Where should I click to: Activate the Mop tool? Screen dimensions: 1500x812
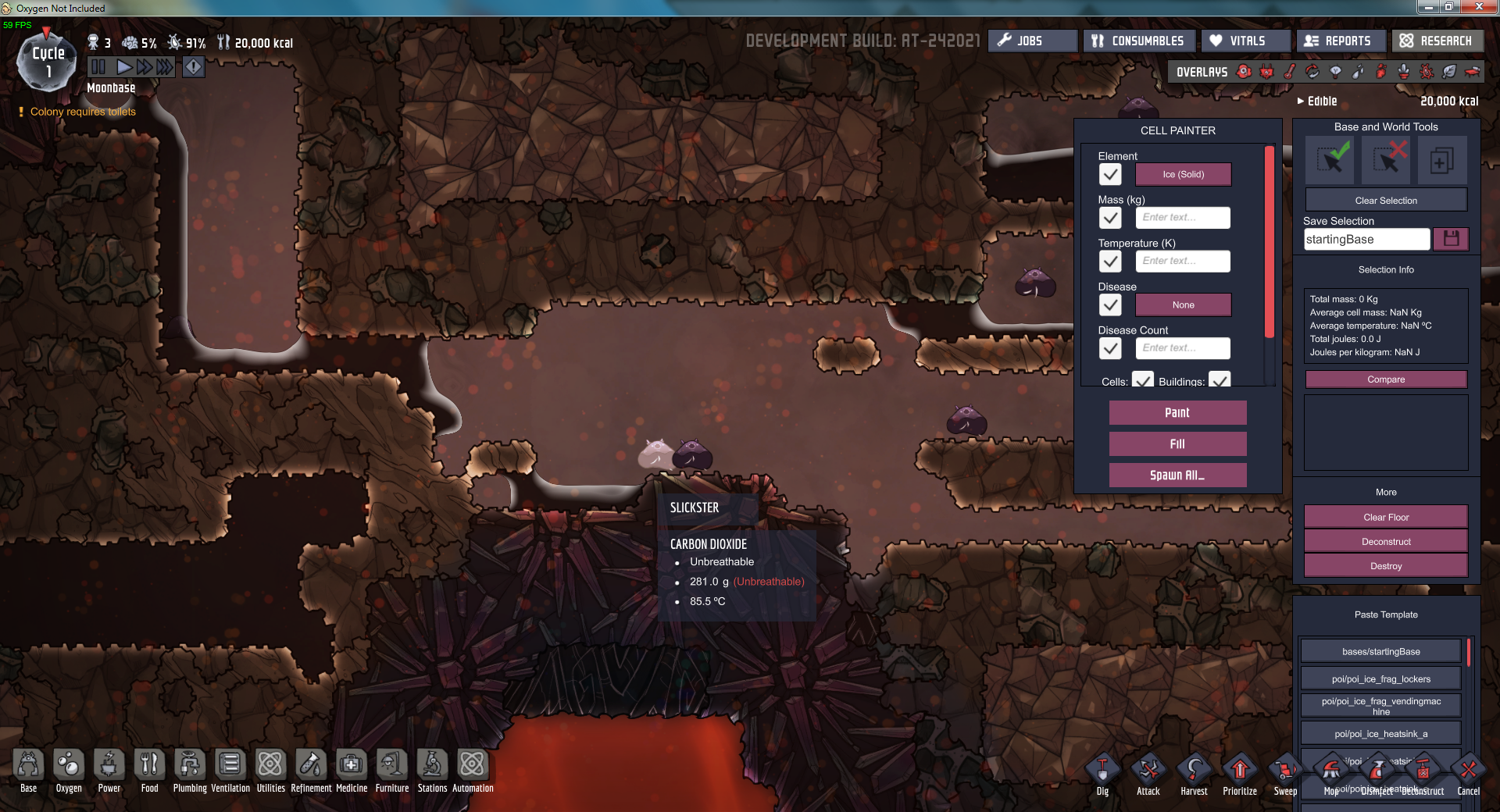click(x=1330, y=769)
